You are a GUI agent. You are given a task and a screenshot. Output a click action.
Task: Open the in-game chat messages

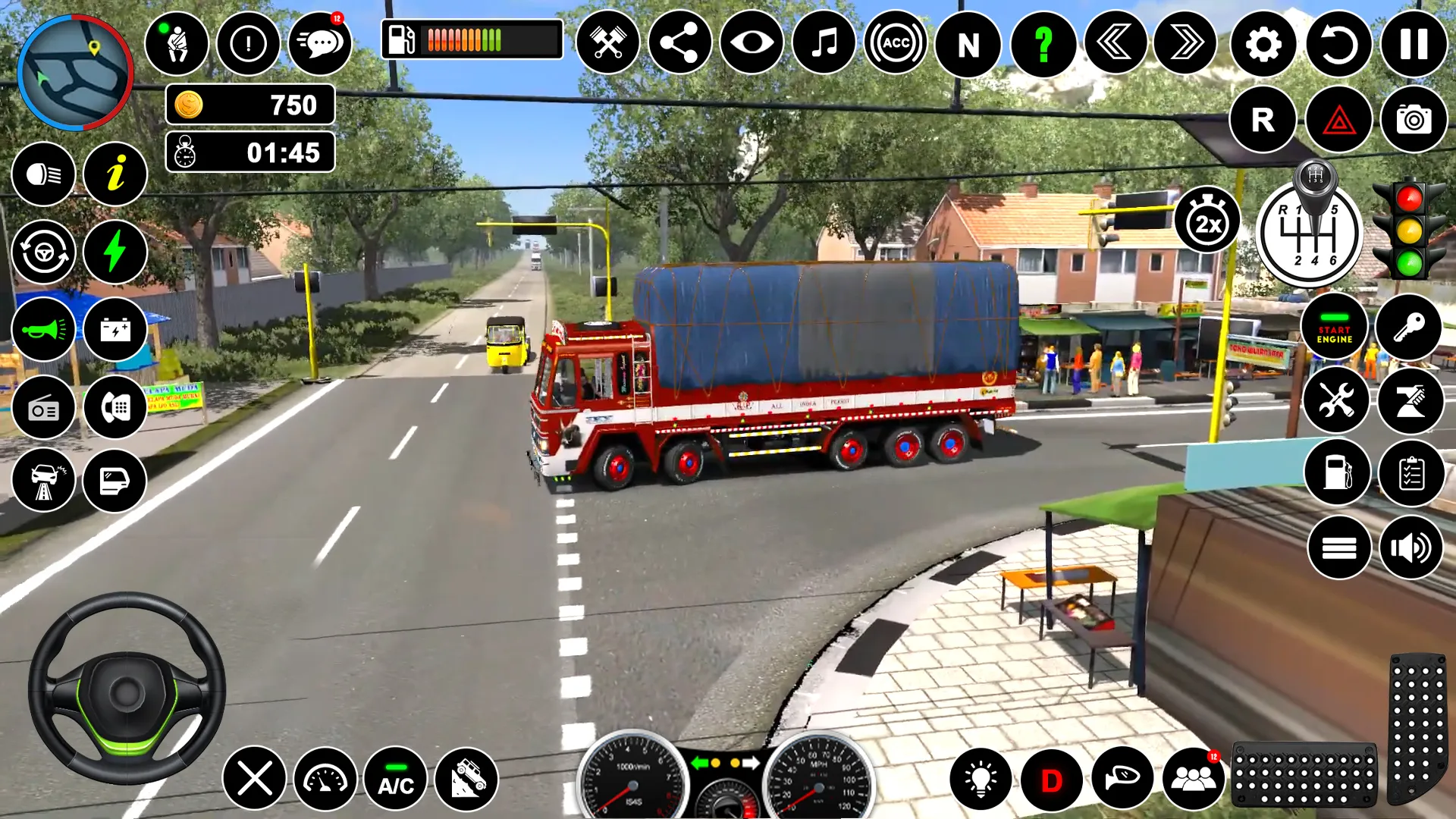point(321,43)
